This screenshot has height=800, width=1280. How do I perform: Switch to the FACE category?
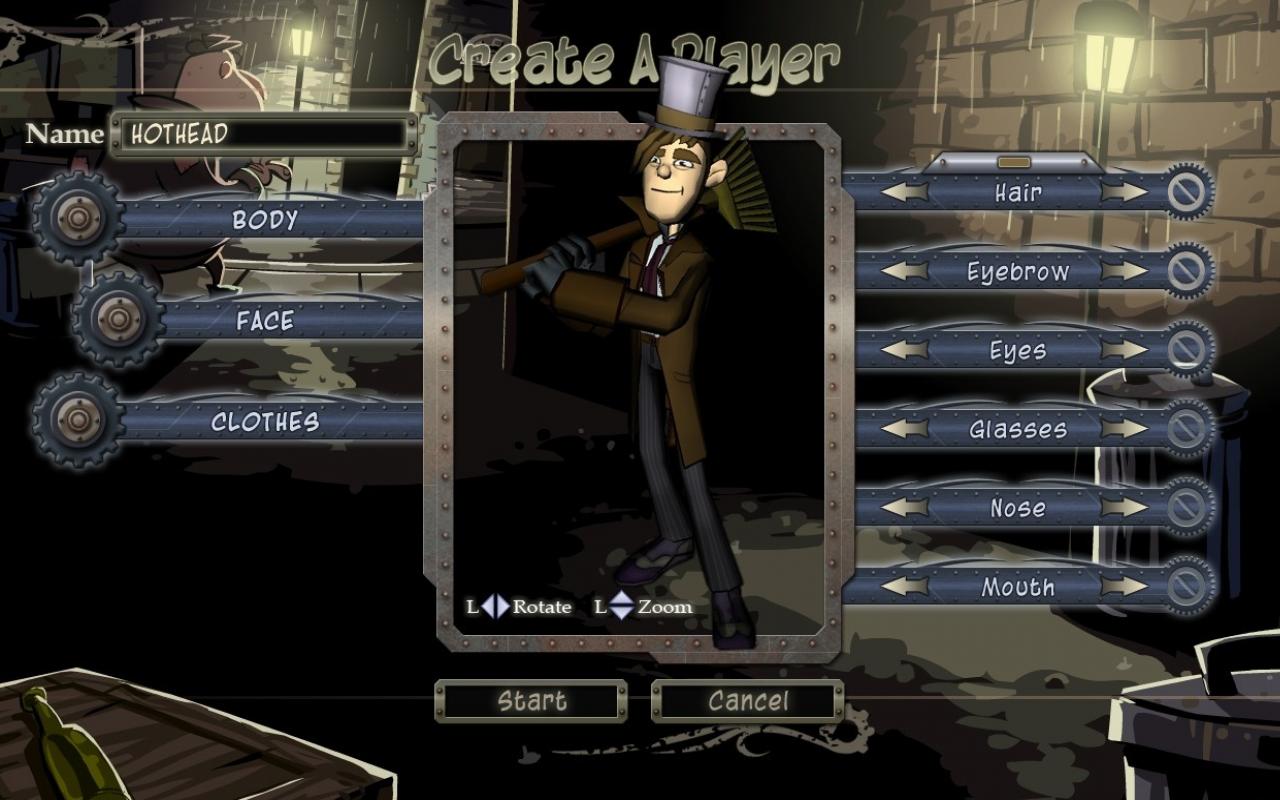click(x=265, y=321)
